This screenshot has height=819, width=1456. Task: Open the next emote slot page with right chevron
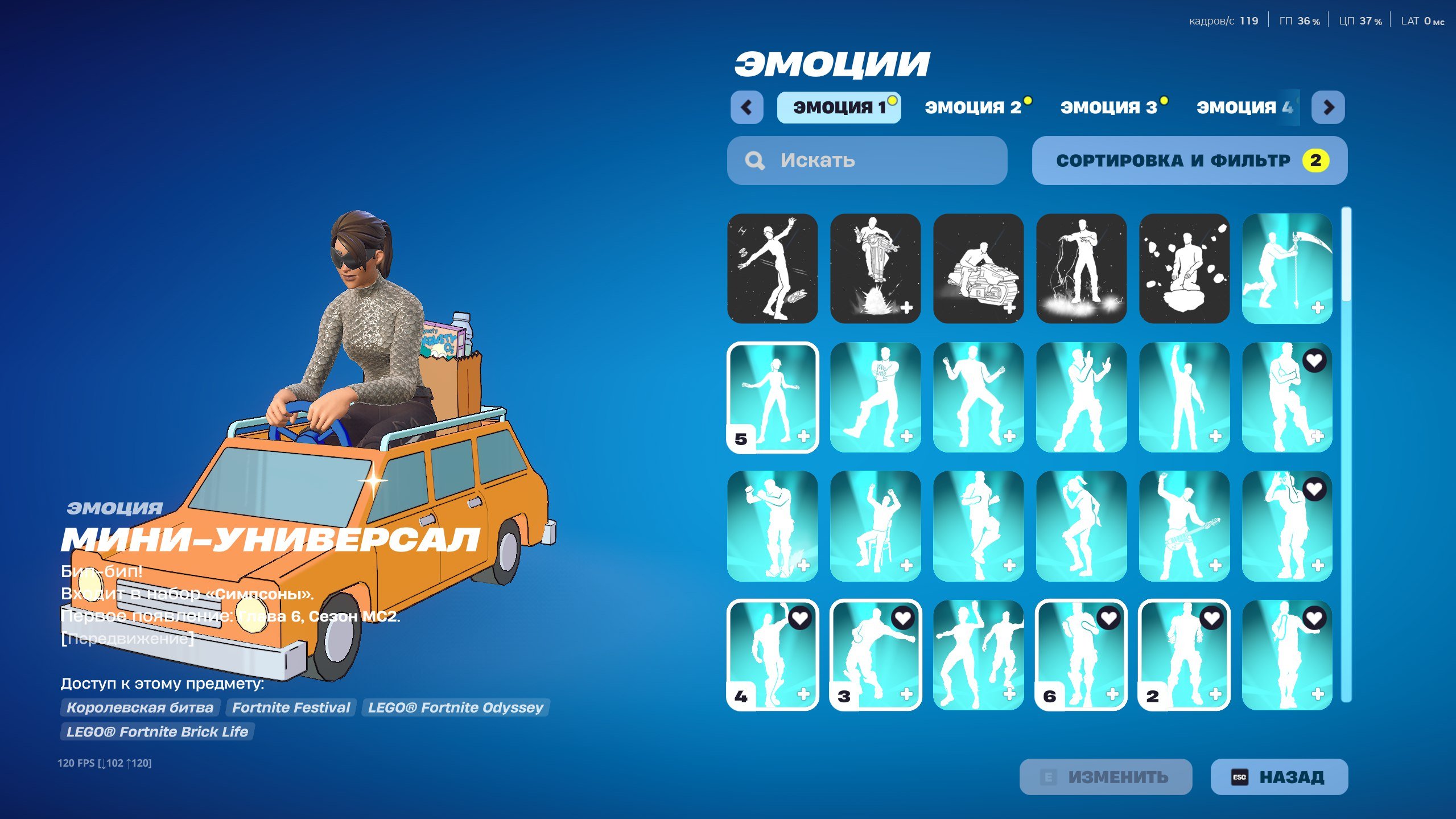[x=1327, y=107]
